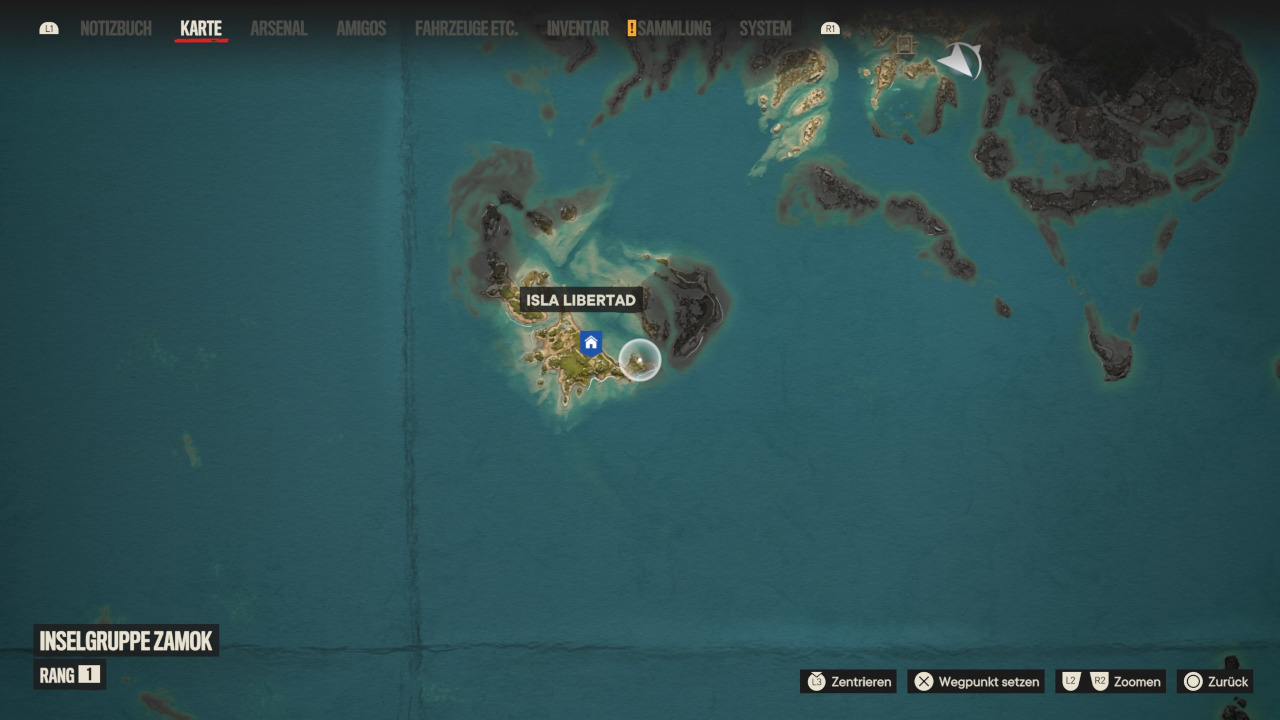The image size is (1280, 720).
Task: Switch to the Inventar tab
Action: [578, 29]
